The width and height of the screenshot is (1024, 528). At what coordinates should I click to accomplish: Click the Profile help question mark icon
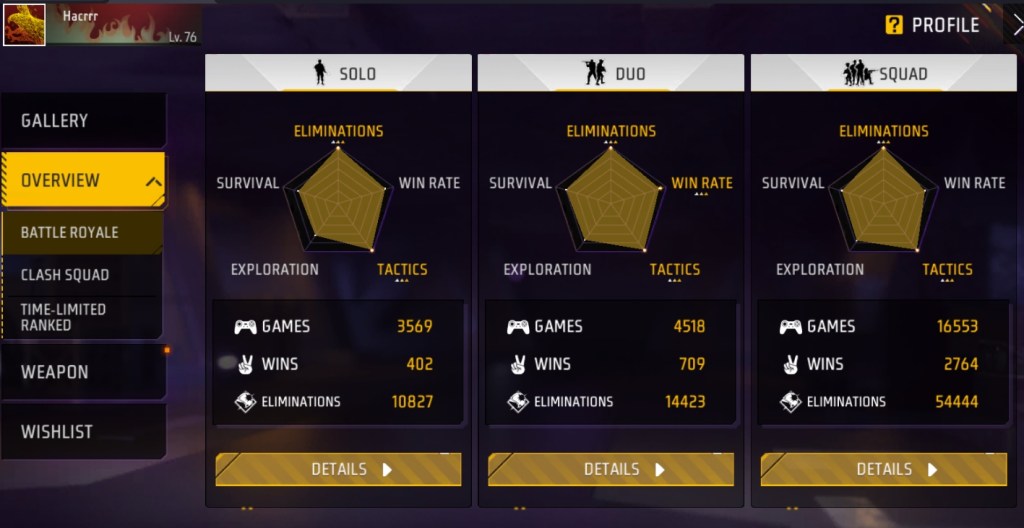coord(894,25)
